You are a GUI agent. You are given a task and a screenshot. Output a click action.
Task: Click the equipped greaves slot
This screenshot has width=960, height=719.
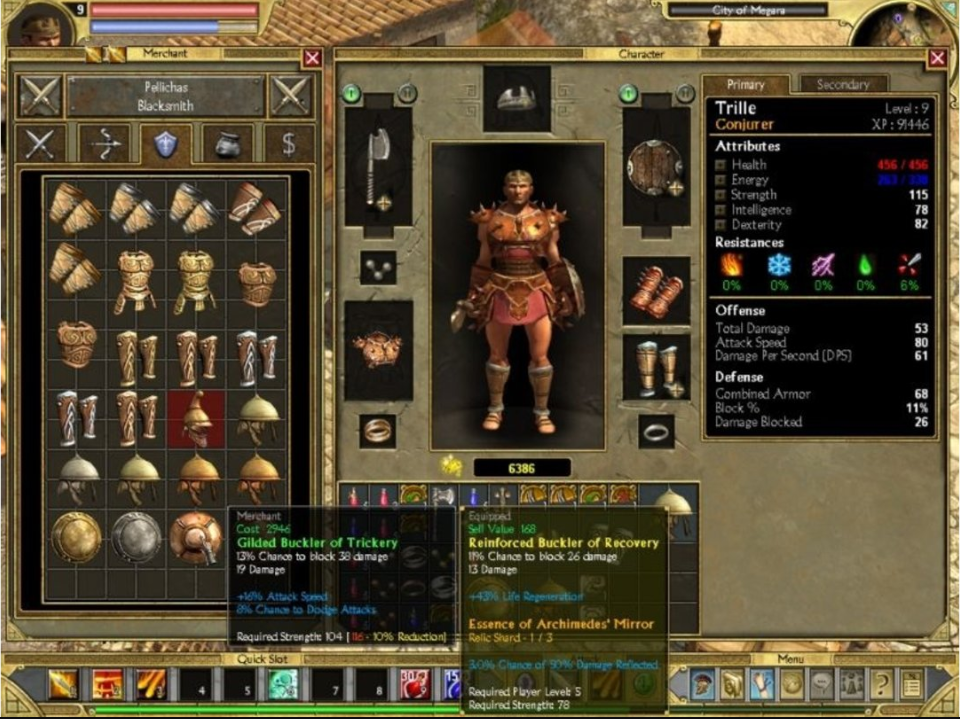click(x=656, y=368)
